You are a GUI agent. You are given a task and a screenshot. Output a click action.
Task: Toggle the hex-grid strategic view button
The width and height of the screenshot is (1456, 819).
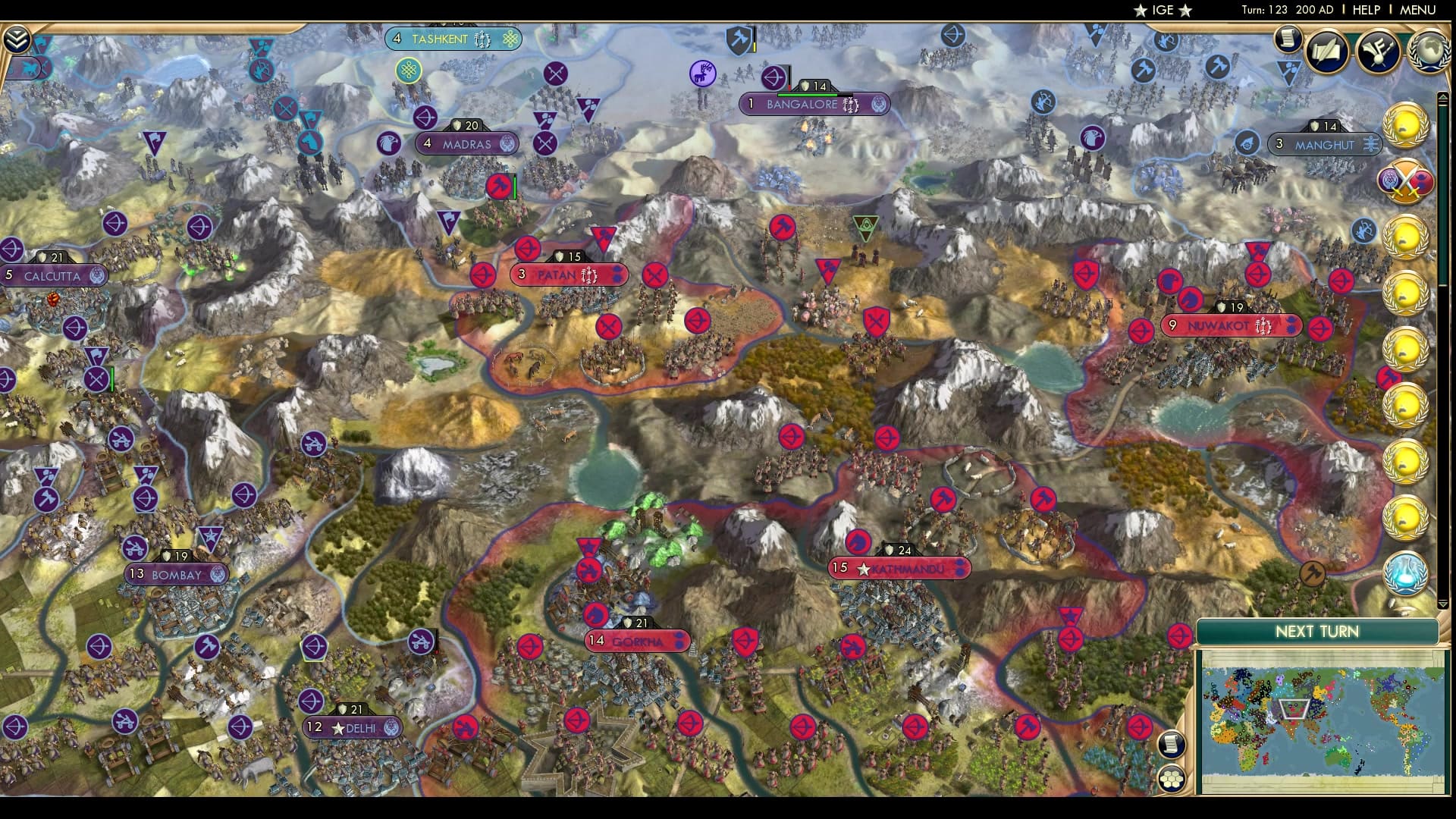tap(1172, 777)
